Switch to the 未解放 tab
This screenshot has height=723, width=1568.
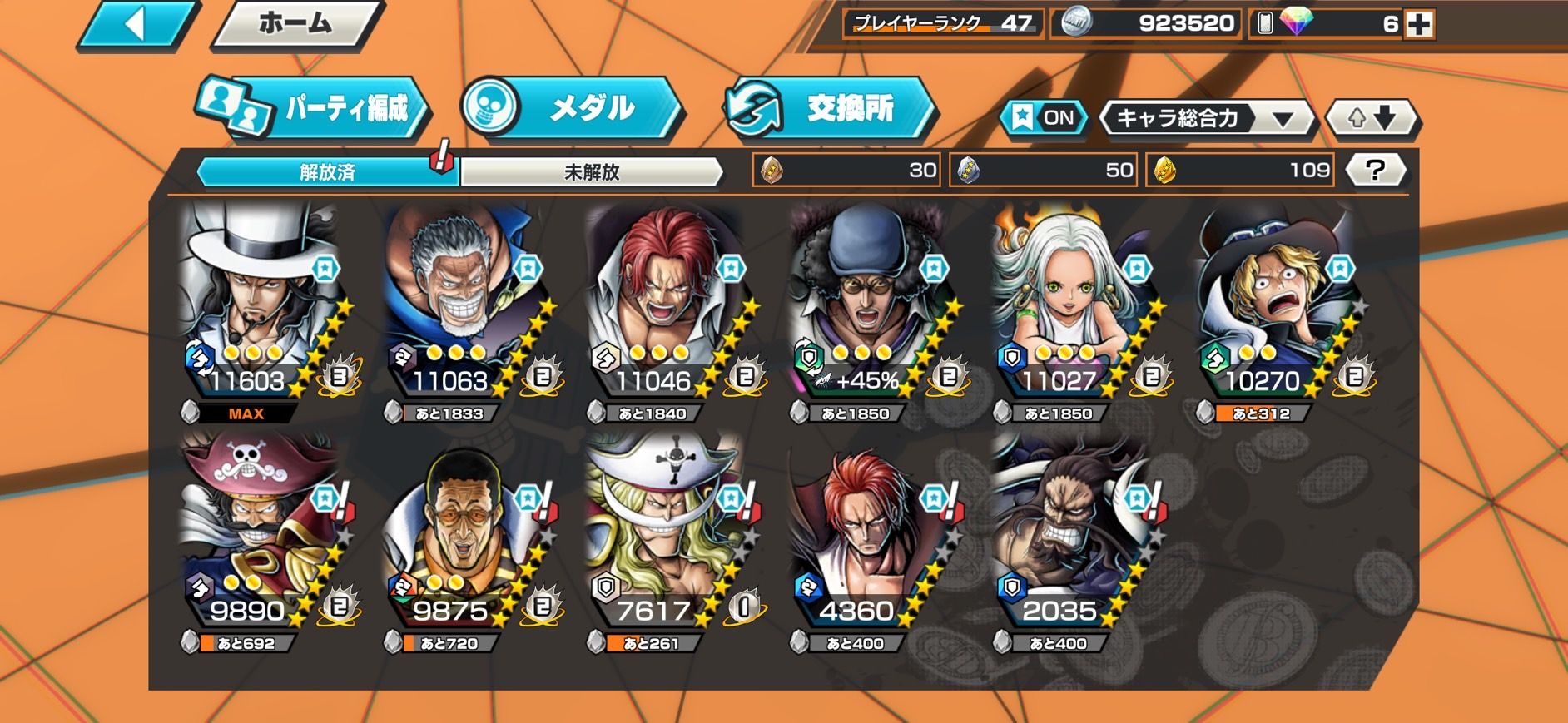592,172
